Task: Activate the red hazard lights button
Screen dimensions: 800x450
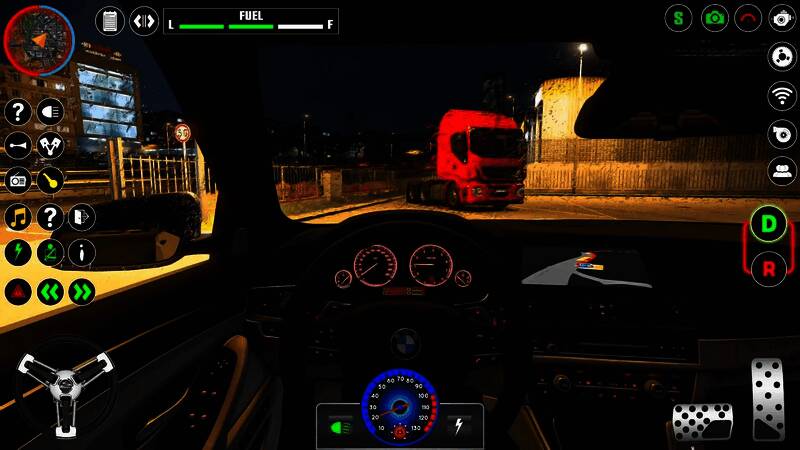Action: (18, 292)
